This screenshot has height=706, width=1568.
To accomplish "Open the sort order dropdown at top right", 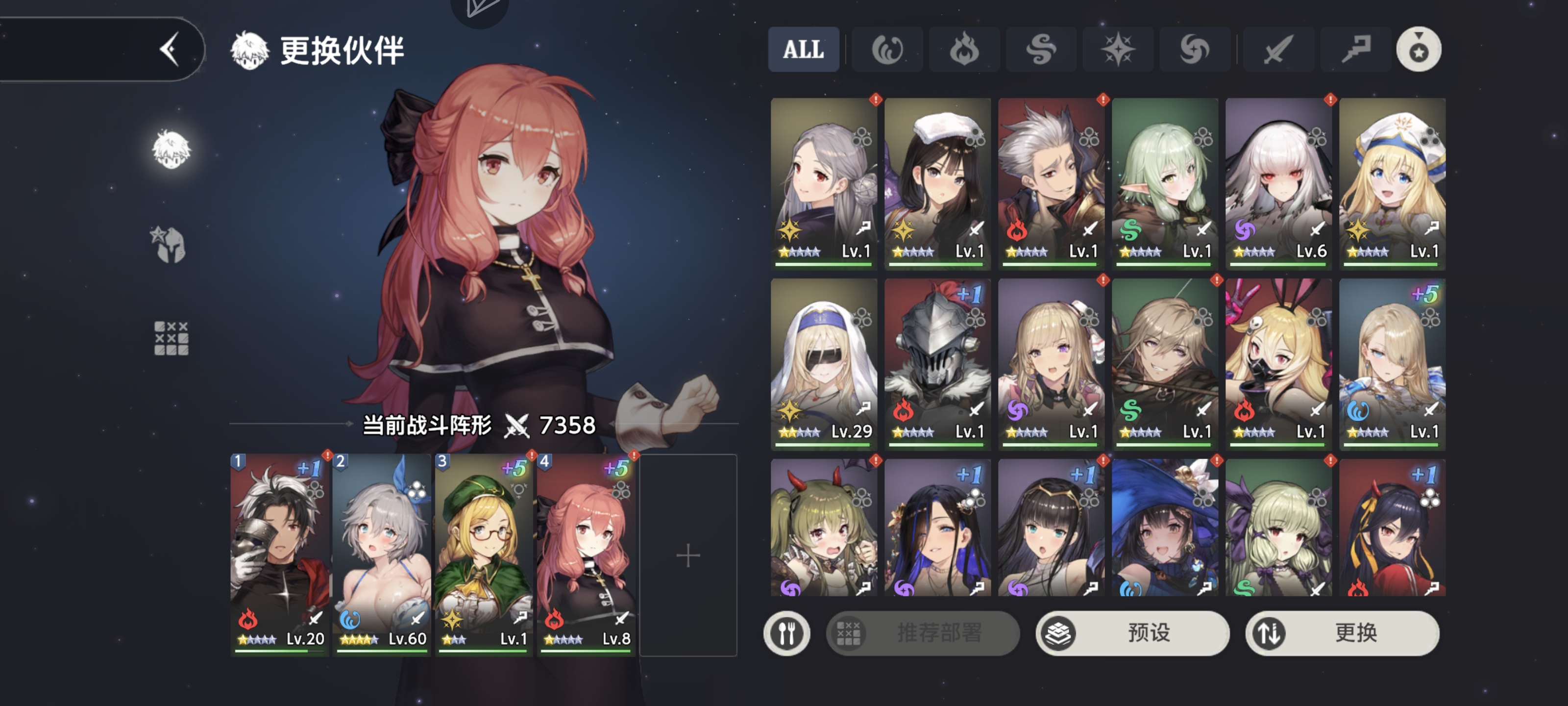I will (x=1418, y=50).
